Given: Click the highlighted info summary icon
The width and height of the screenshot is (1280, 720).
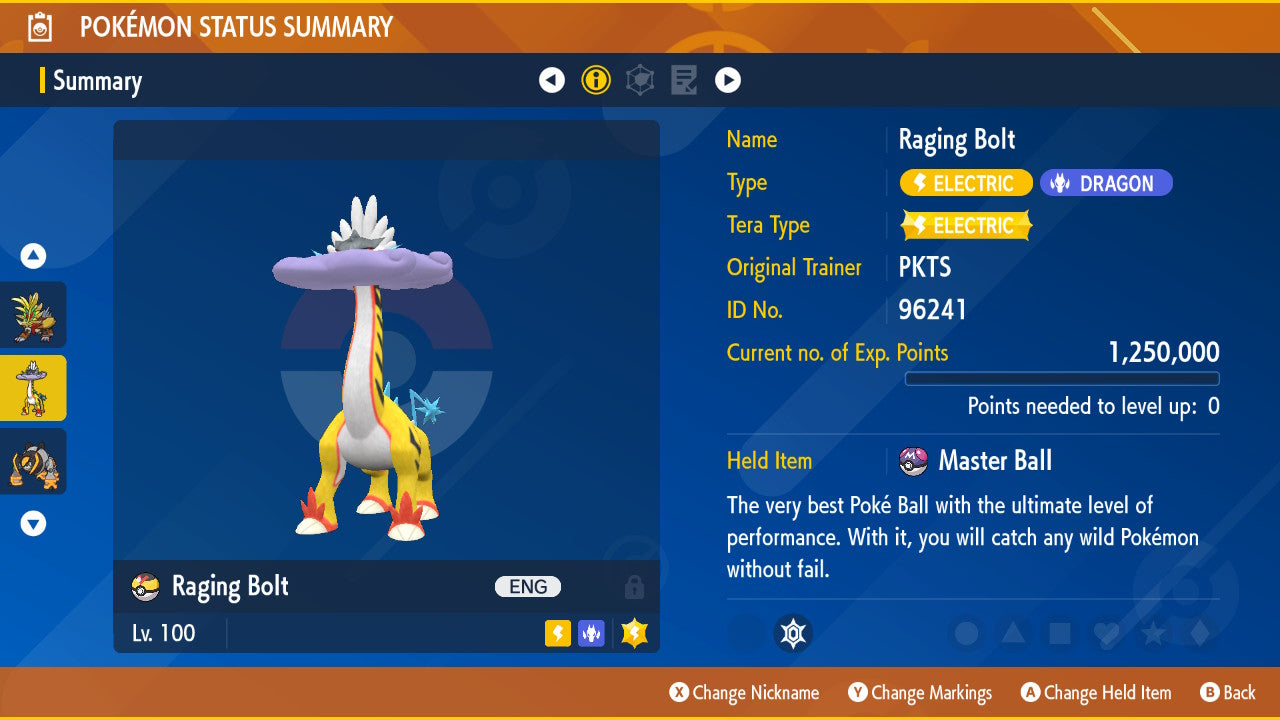Looking at the screenshot, I should click(596, 80).
